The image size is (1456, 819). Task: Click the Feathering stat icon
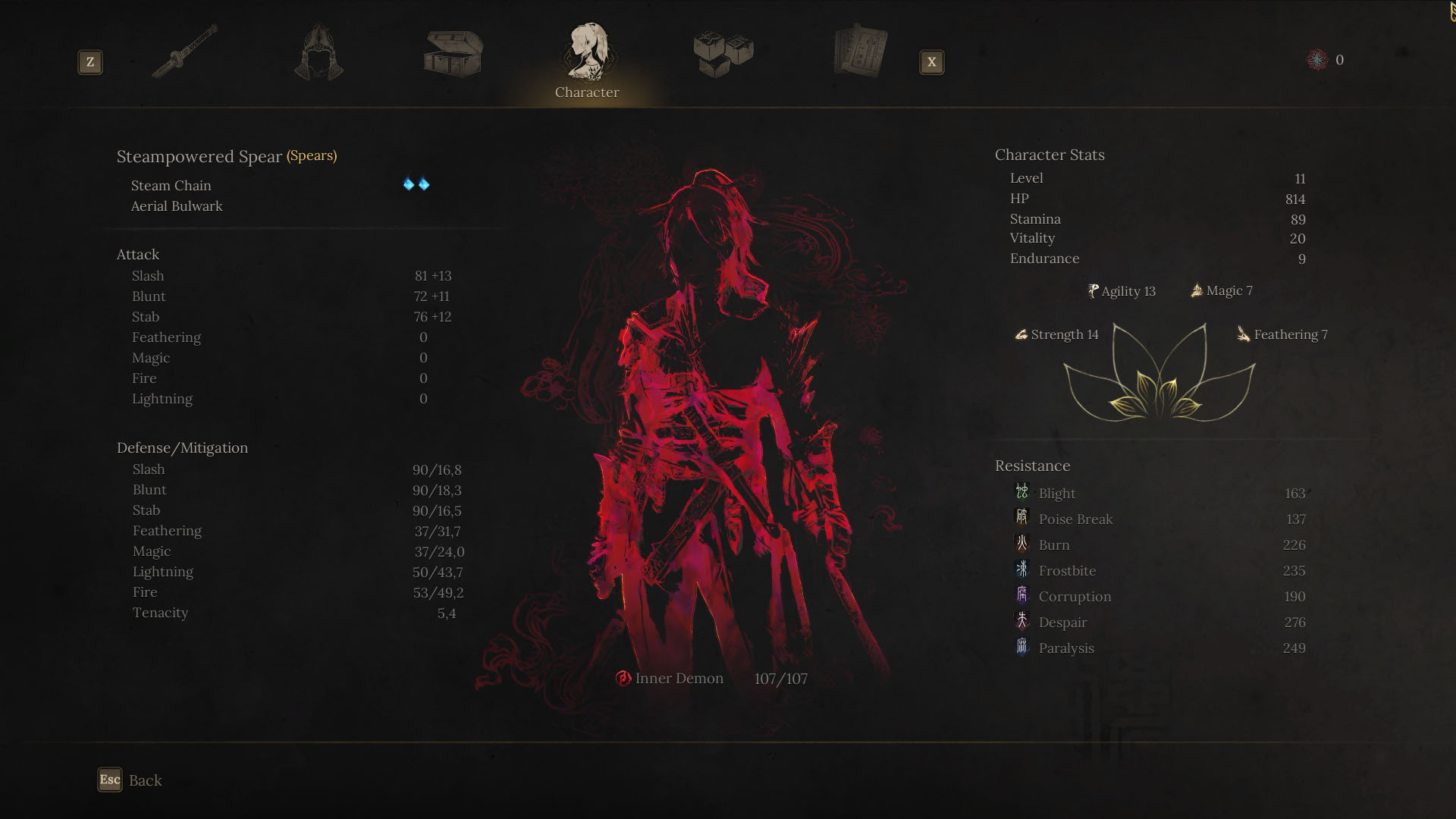tap(1242, 334)
